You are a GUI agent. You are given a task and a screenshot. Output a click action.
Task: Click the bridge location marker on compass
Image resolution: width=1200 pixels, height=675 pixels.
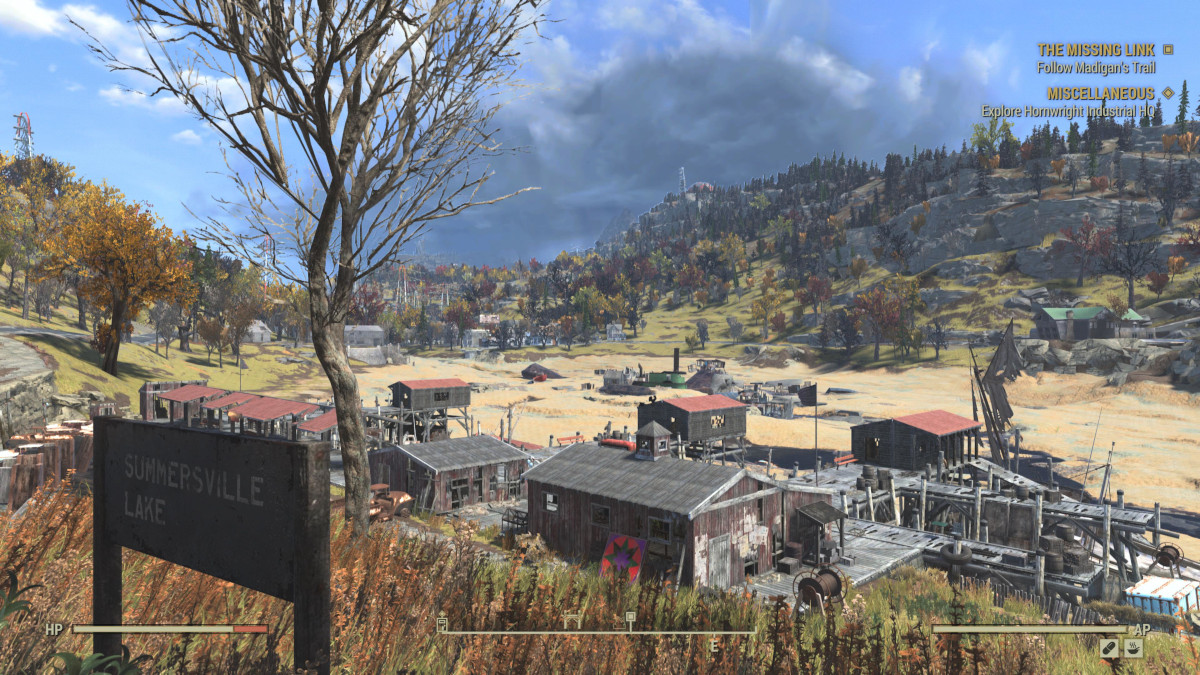(x=572, y=622)
